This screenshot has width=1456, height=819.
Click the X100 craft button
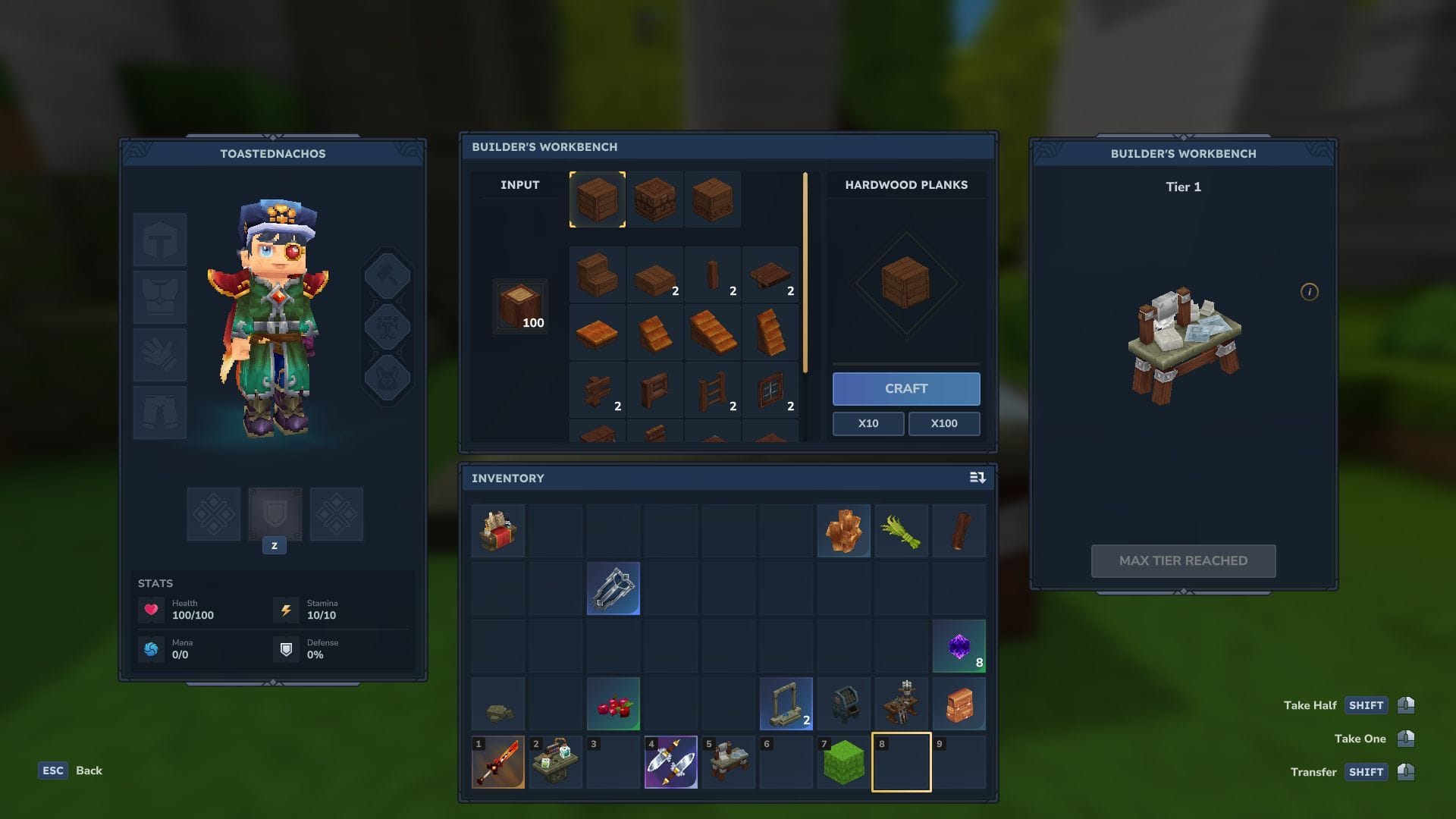(x=944, y=423)
